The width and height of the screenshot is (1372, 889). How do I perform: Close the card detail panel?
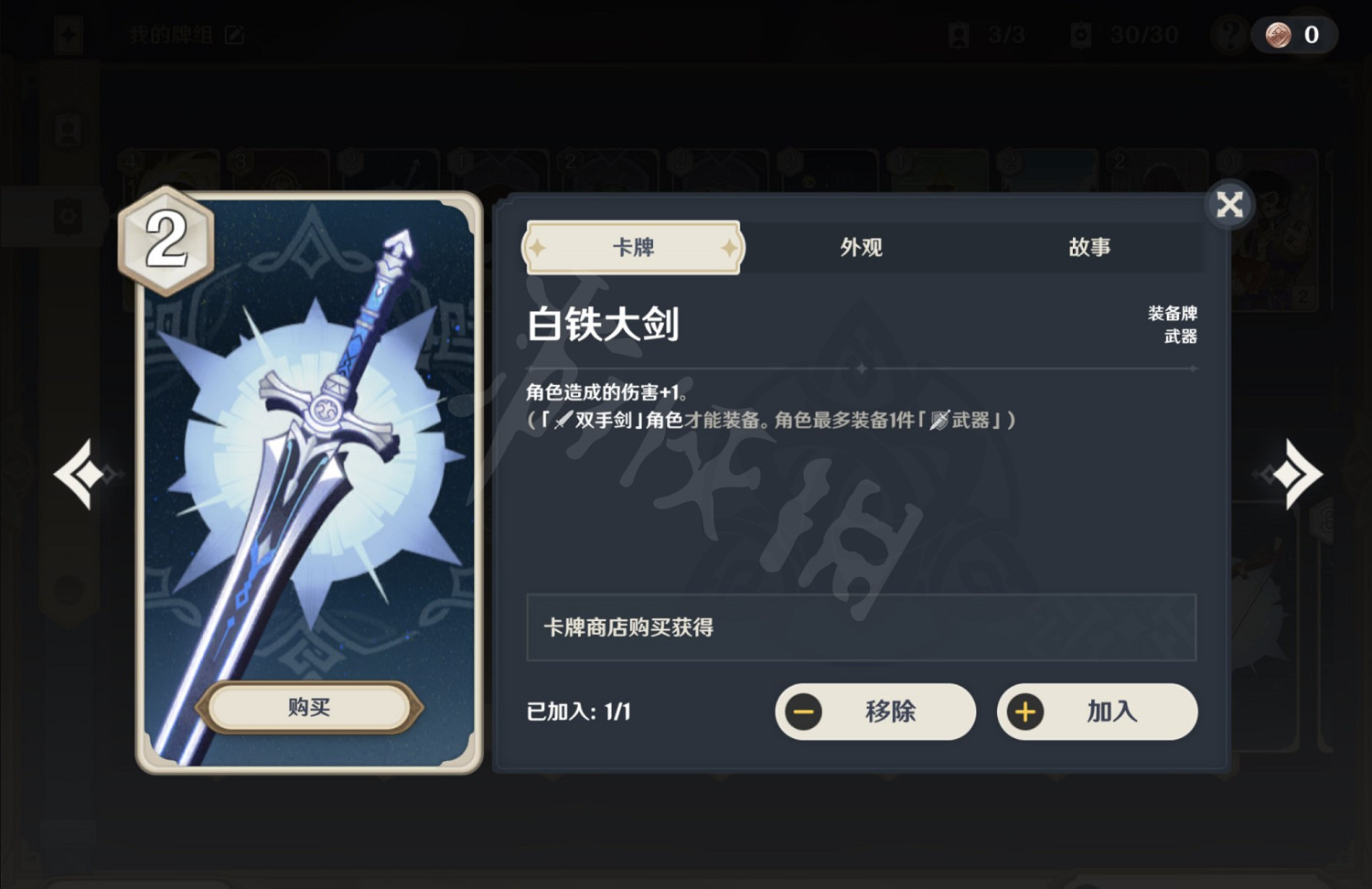pos(1229,205)
